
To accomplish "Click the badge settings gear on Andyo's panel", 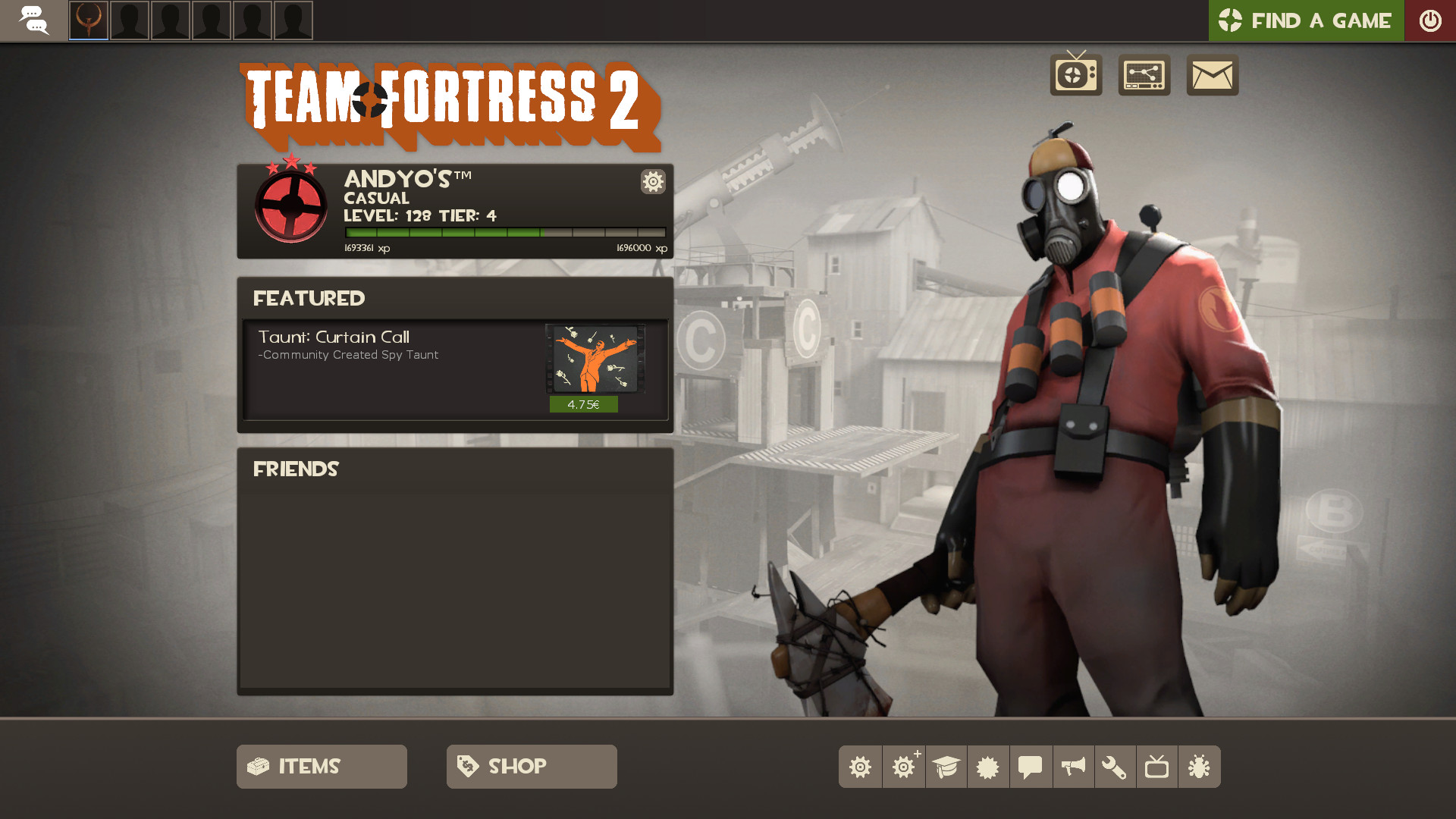I will (x=653, y=182).
